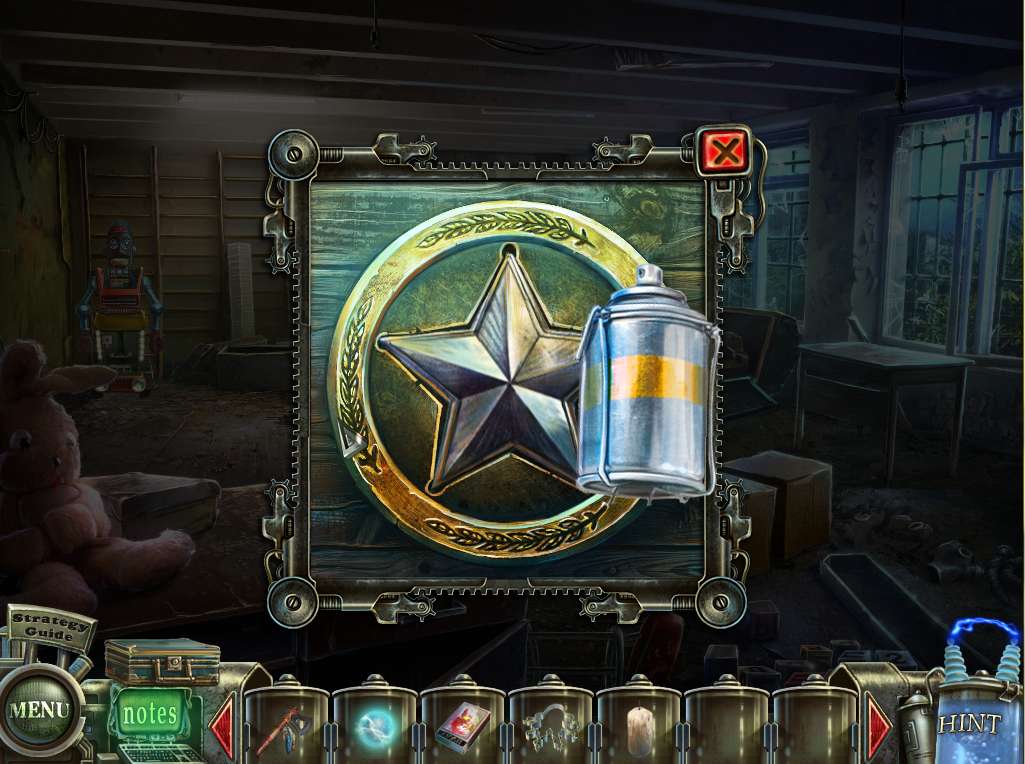Select the red-handled tool inventory slot

click(286, 729)
